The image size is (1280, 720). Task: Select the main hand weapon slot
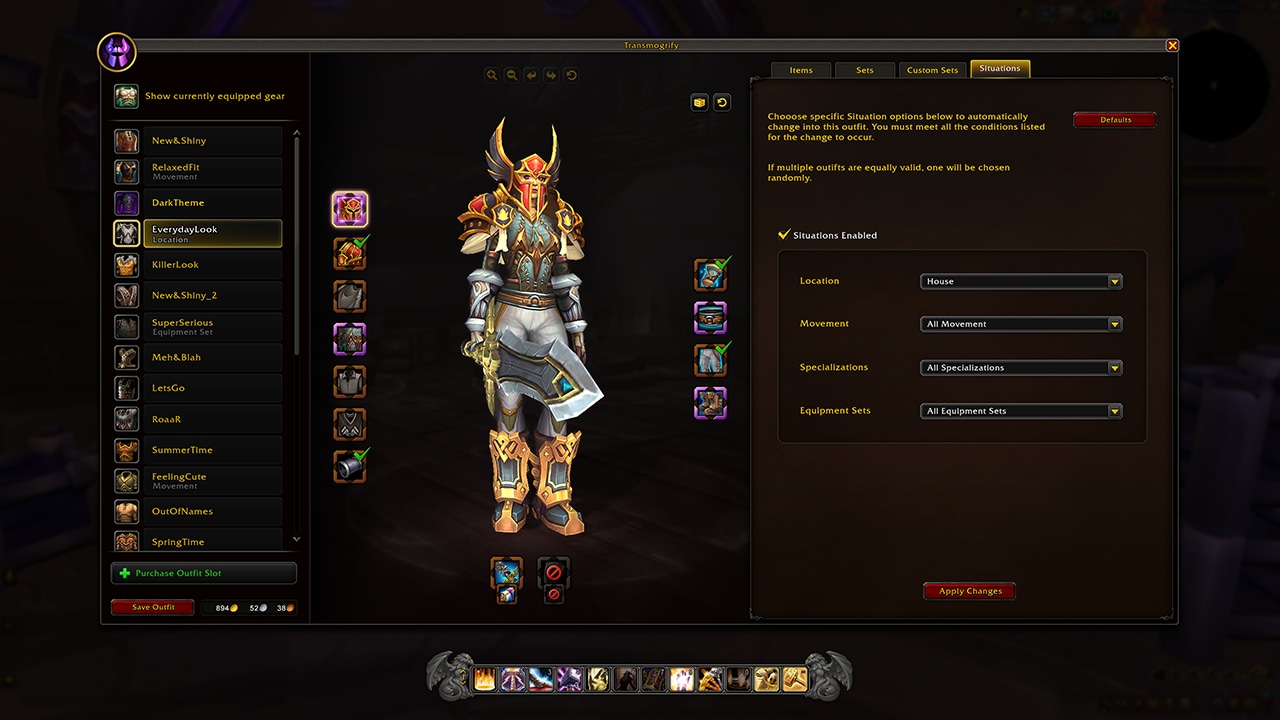507,570
